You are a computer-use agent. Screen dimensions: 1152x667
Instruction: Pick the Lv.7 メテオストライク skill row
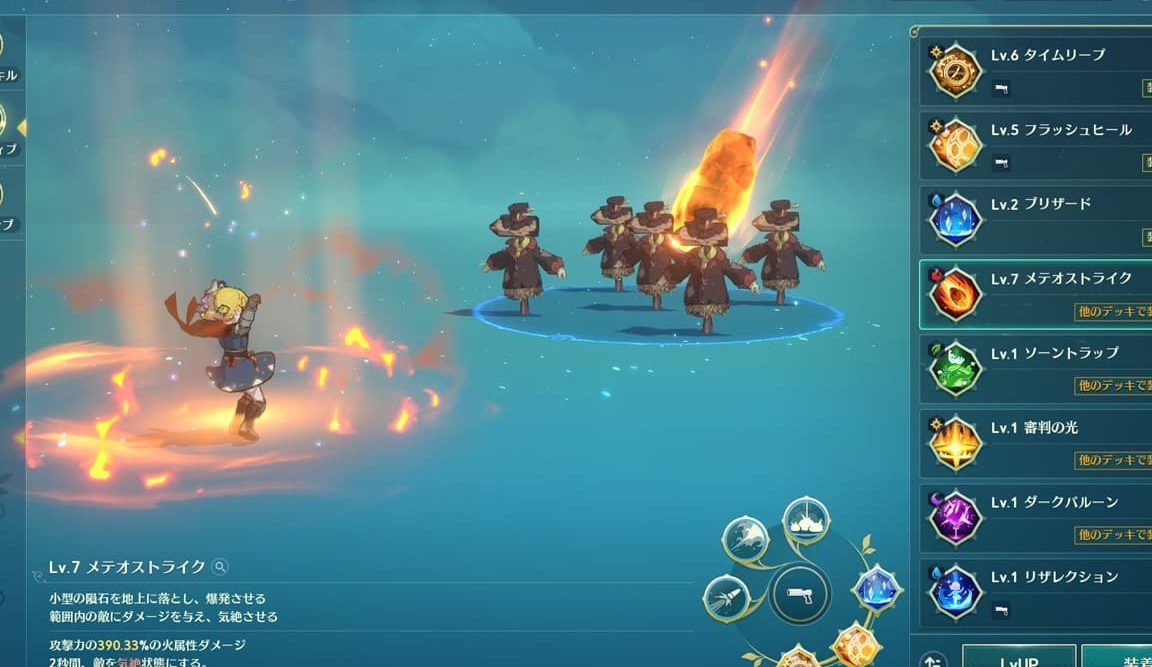[x=1040, y=294]
